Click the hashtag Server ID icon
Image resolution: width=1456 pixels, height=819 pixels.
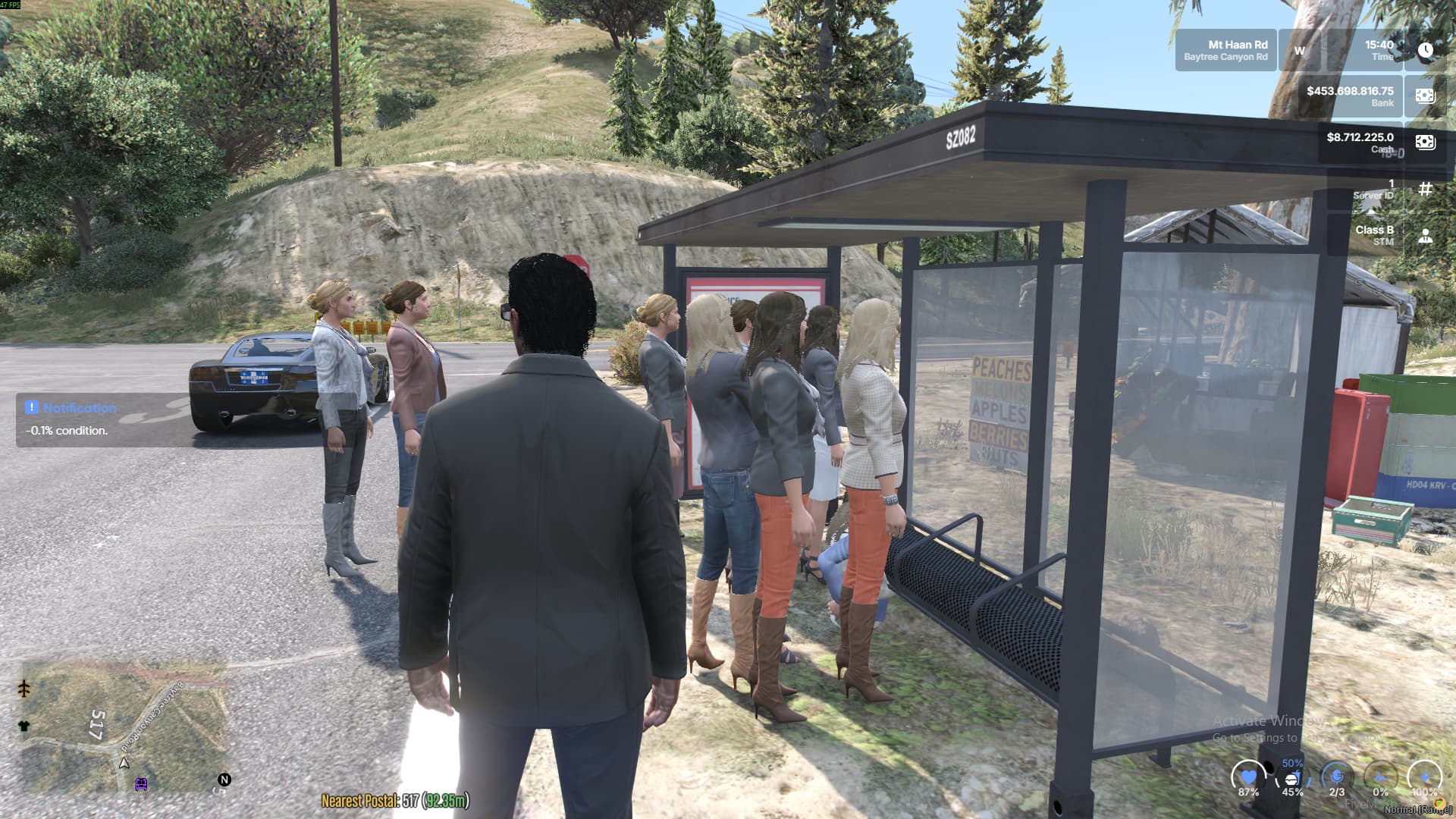point(1426,189)
